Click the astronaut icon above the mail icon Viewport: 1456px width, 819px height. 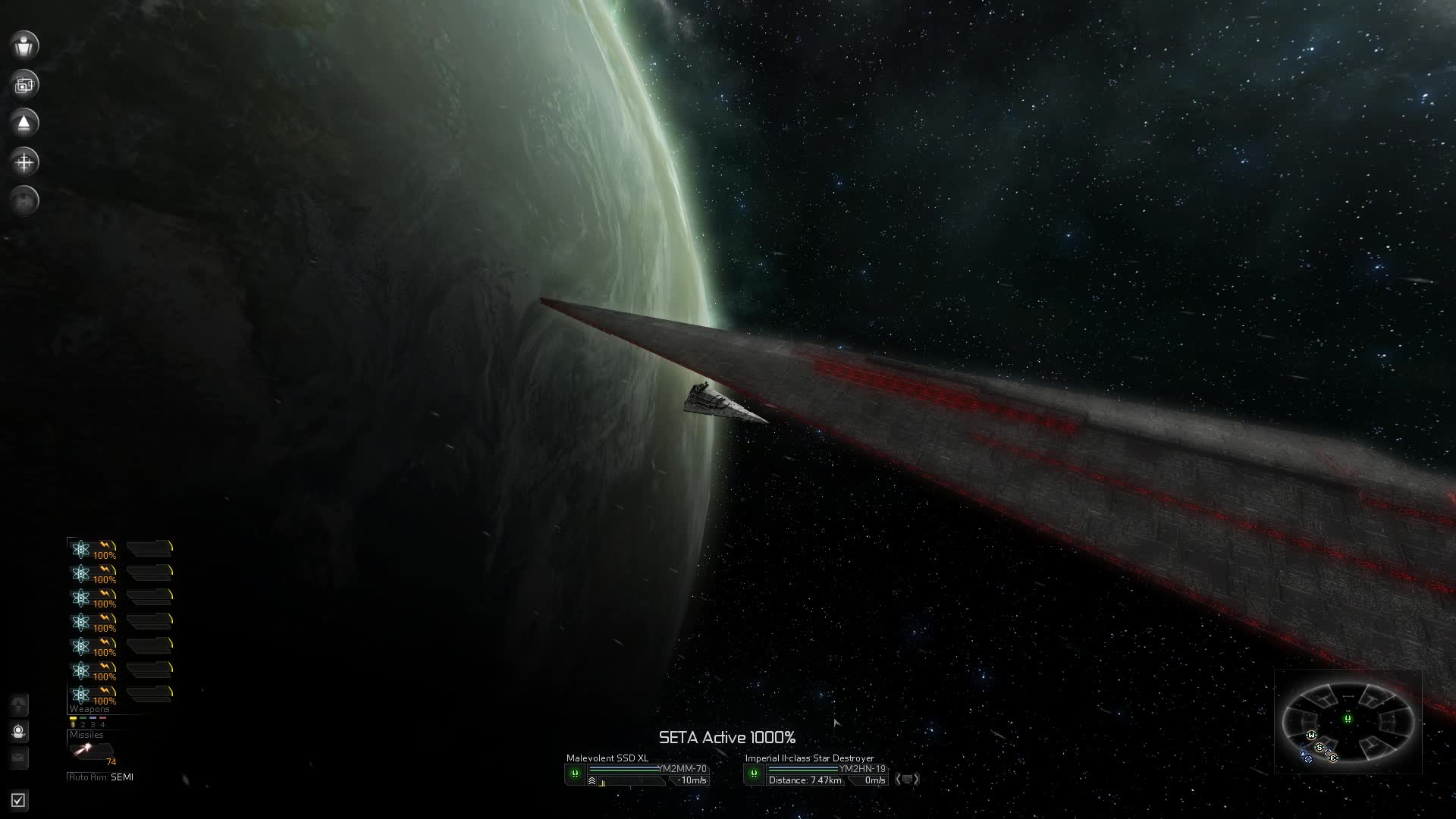19,731
